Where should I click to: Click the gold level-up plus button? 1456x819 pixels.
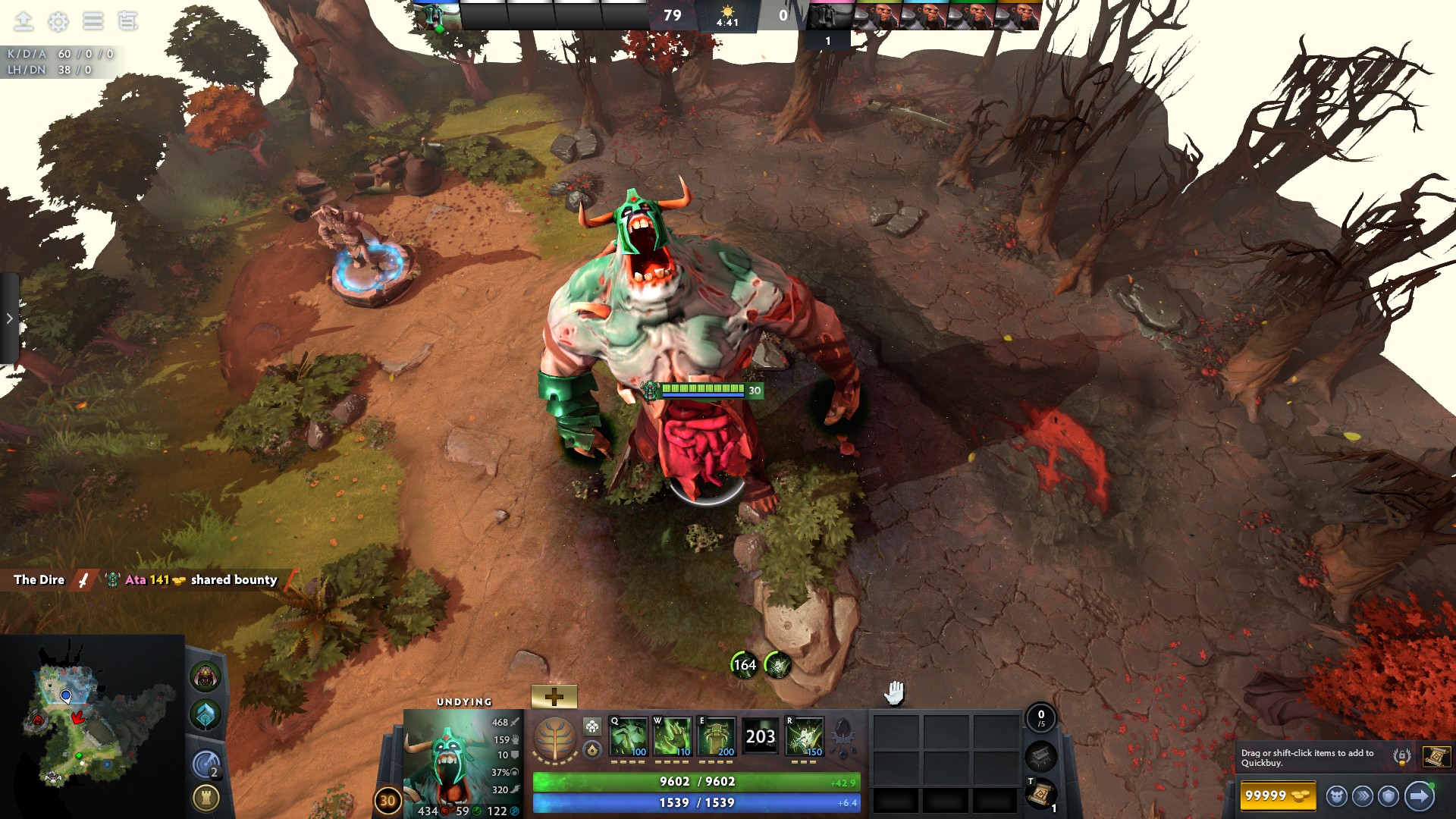tap(553, 695)
